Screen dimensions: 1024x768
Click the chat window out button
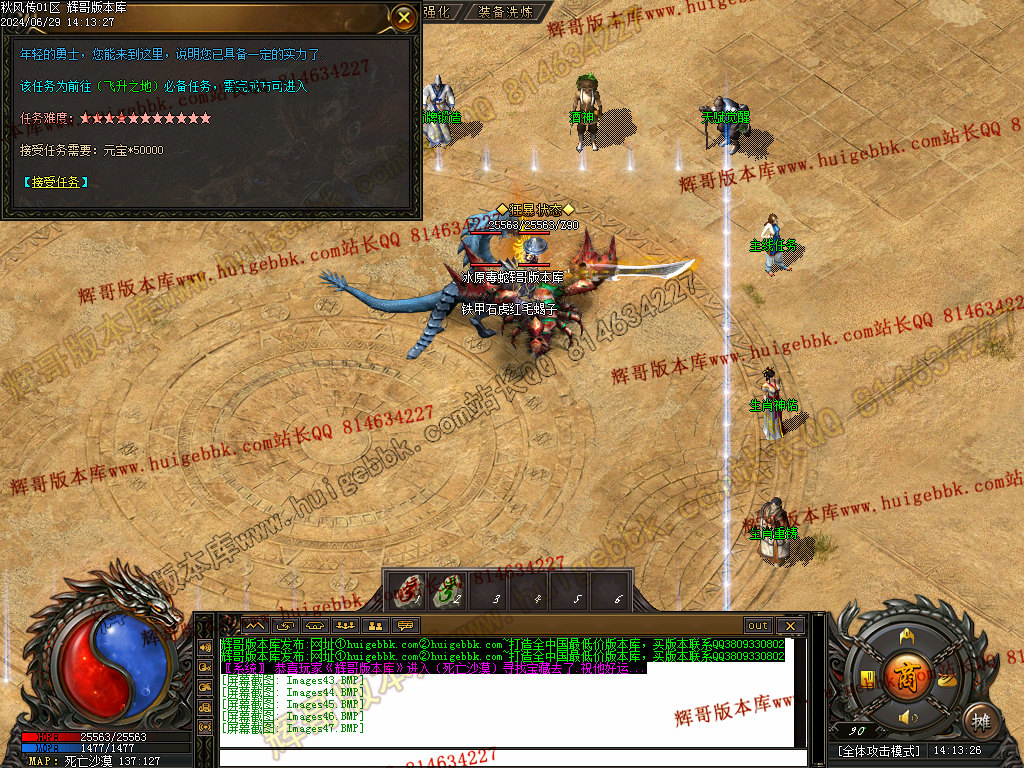[758, 626]
